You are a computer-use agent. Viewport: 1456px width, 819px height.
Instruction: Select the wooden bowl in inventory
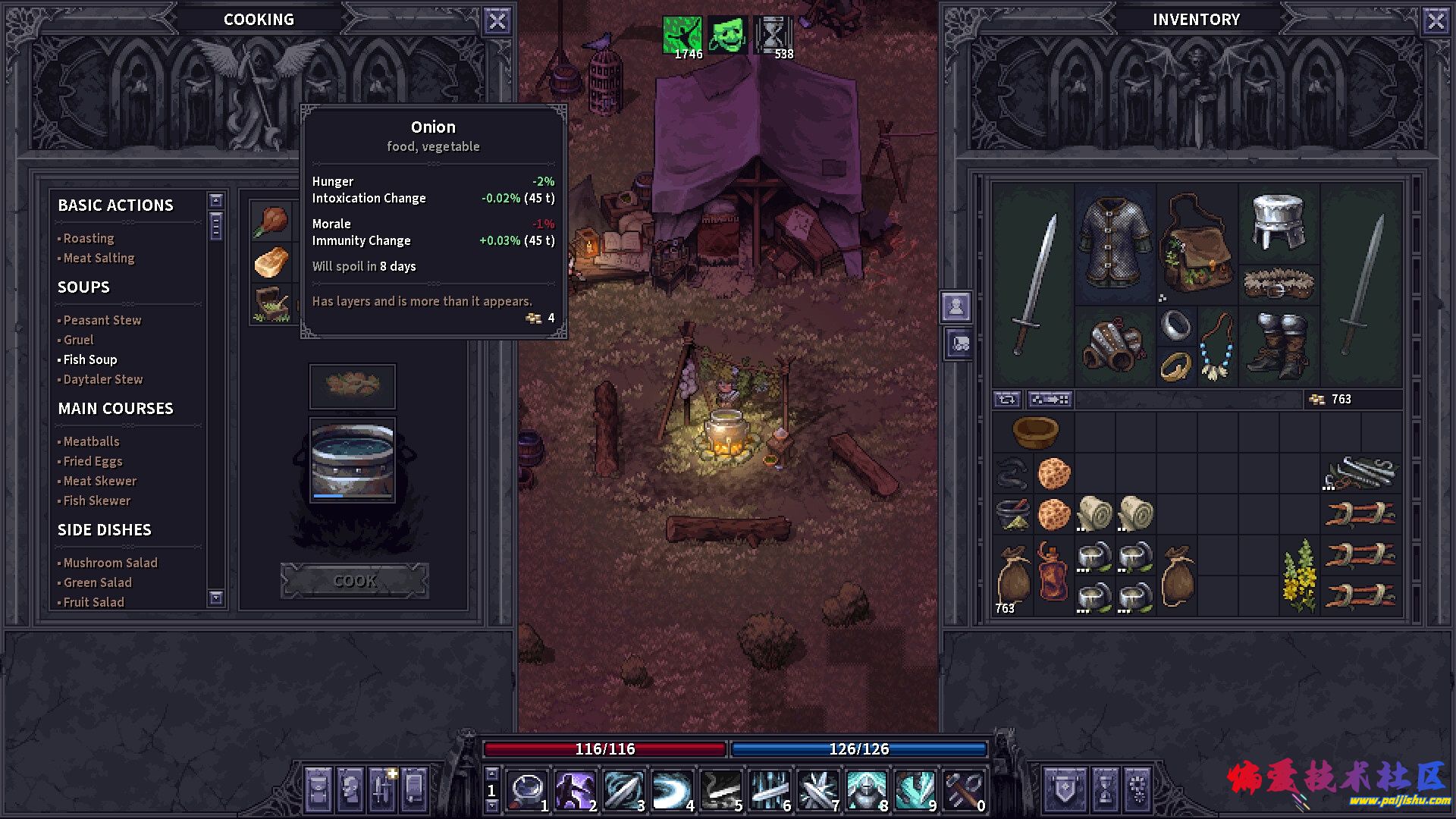point(1034,432)
